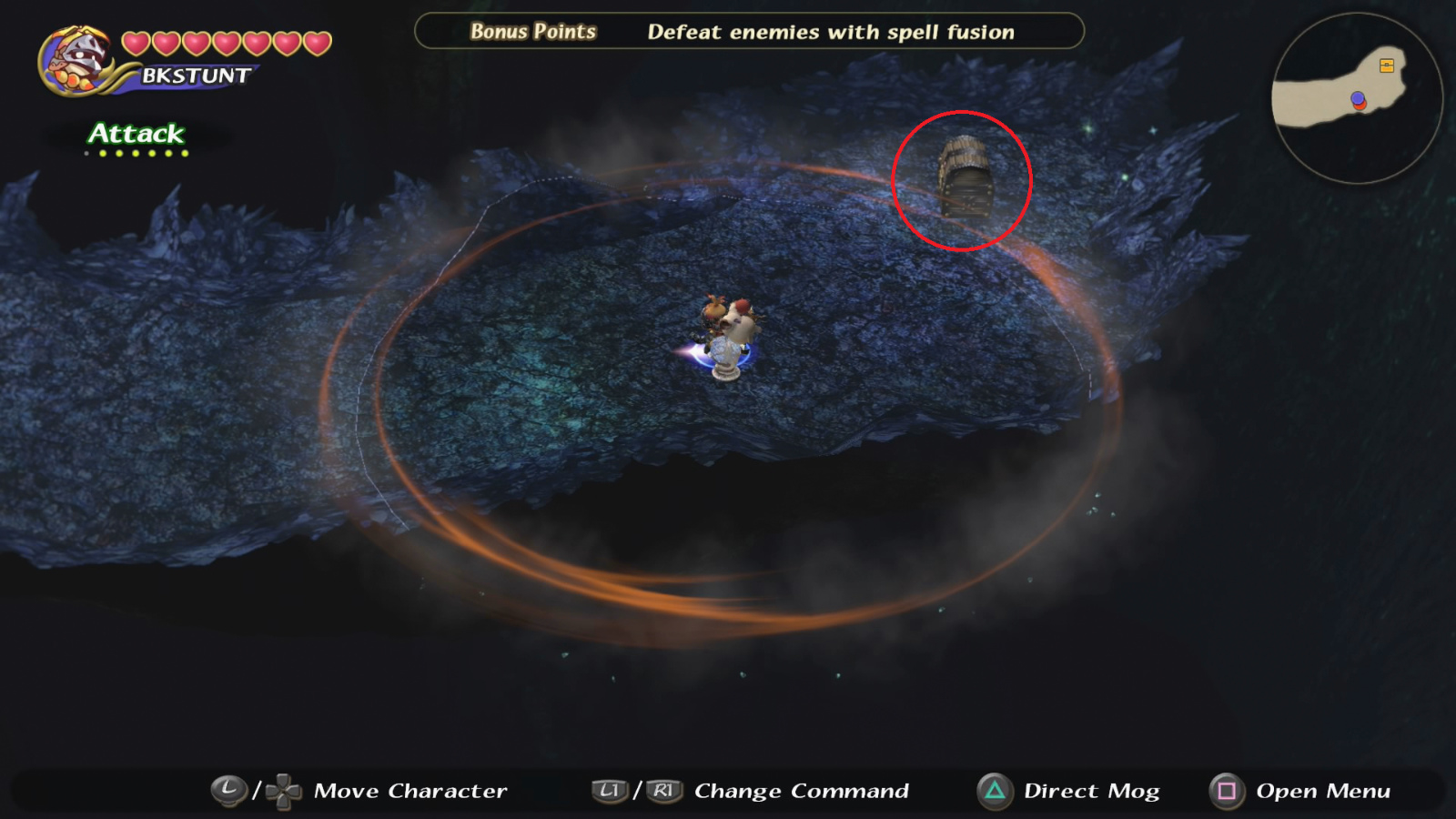Click the D-pad icon for Move Character

pyautogui.click(x=282, y=790)
